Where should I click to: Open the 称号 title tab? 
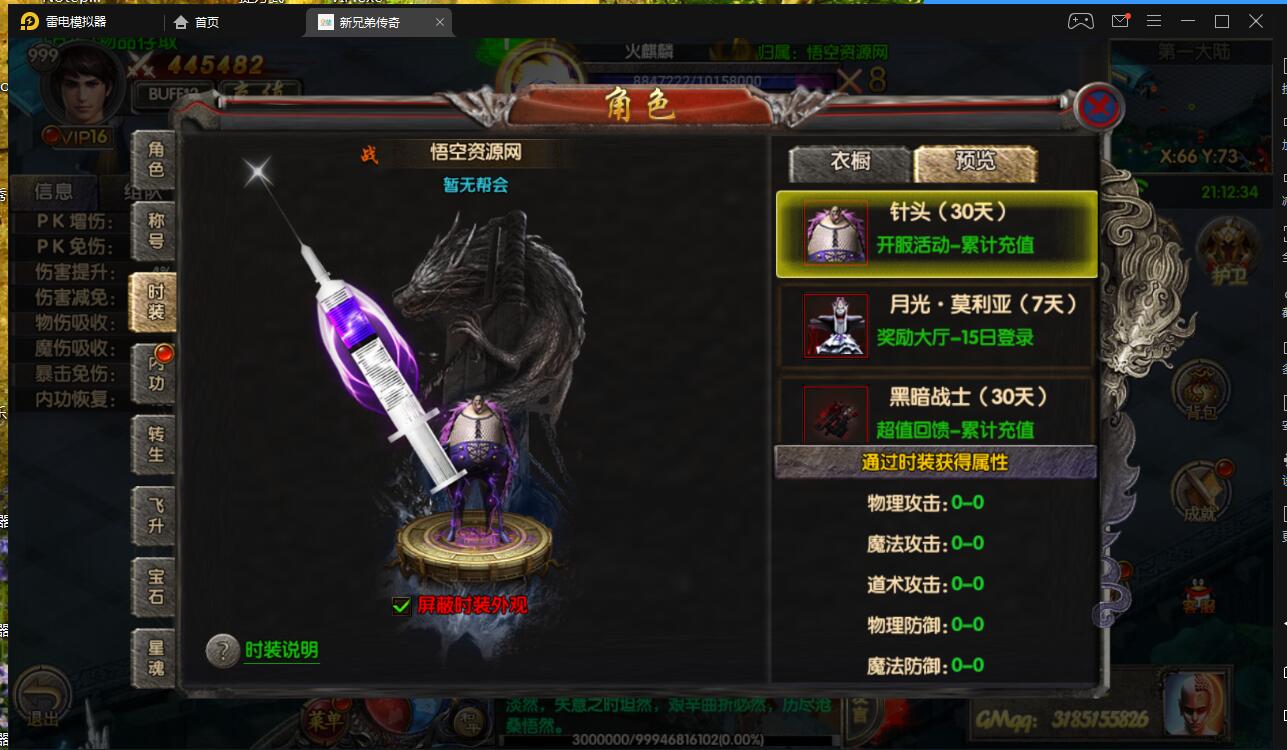pyautogui.click(x=155, y=229)
